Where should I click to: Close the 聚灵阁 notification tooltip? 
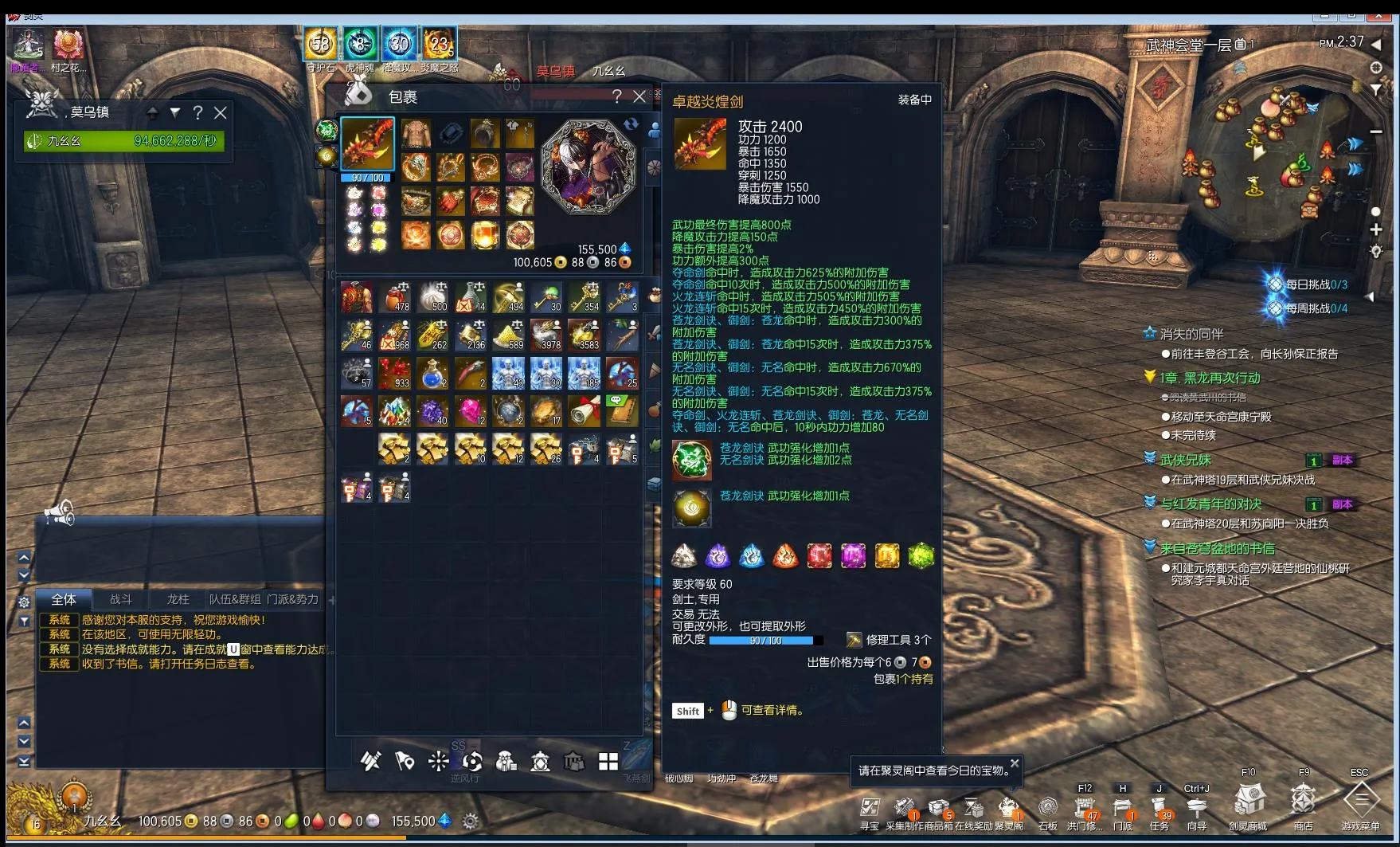pos(1015,763)
